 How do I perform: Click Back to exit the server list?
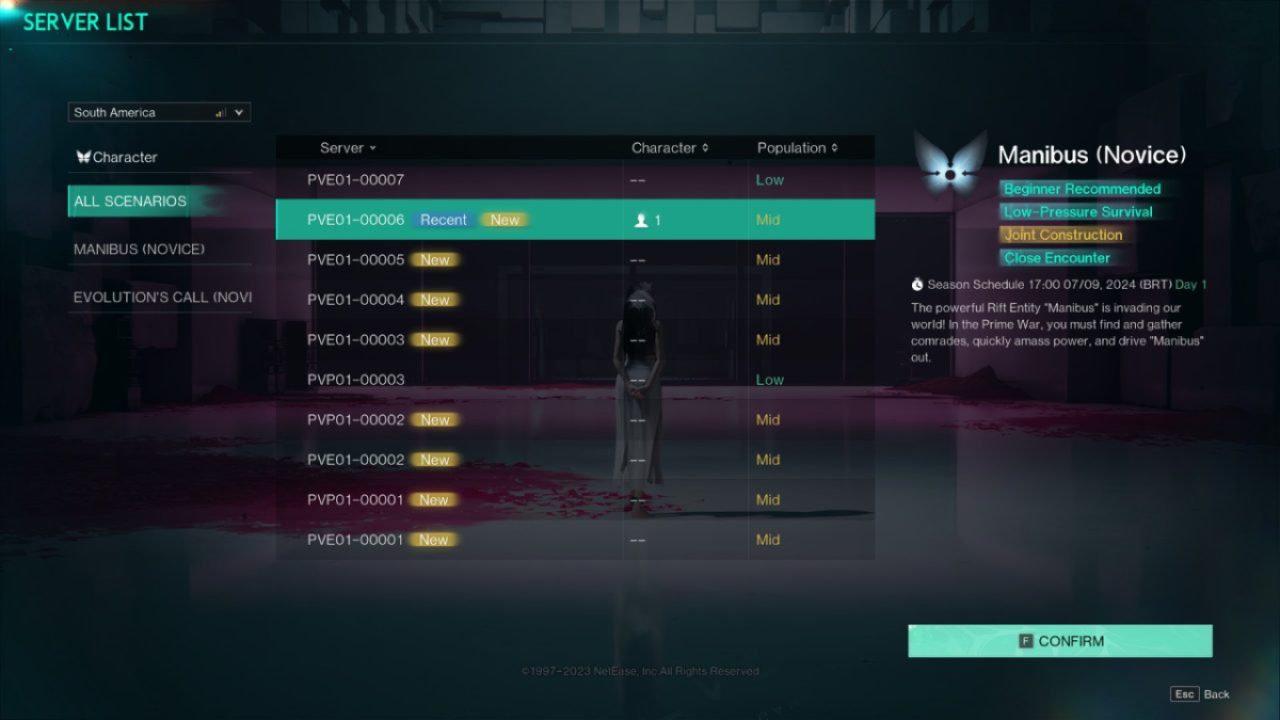(1216, 693)
